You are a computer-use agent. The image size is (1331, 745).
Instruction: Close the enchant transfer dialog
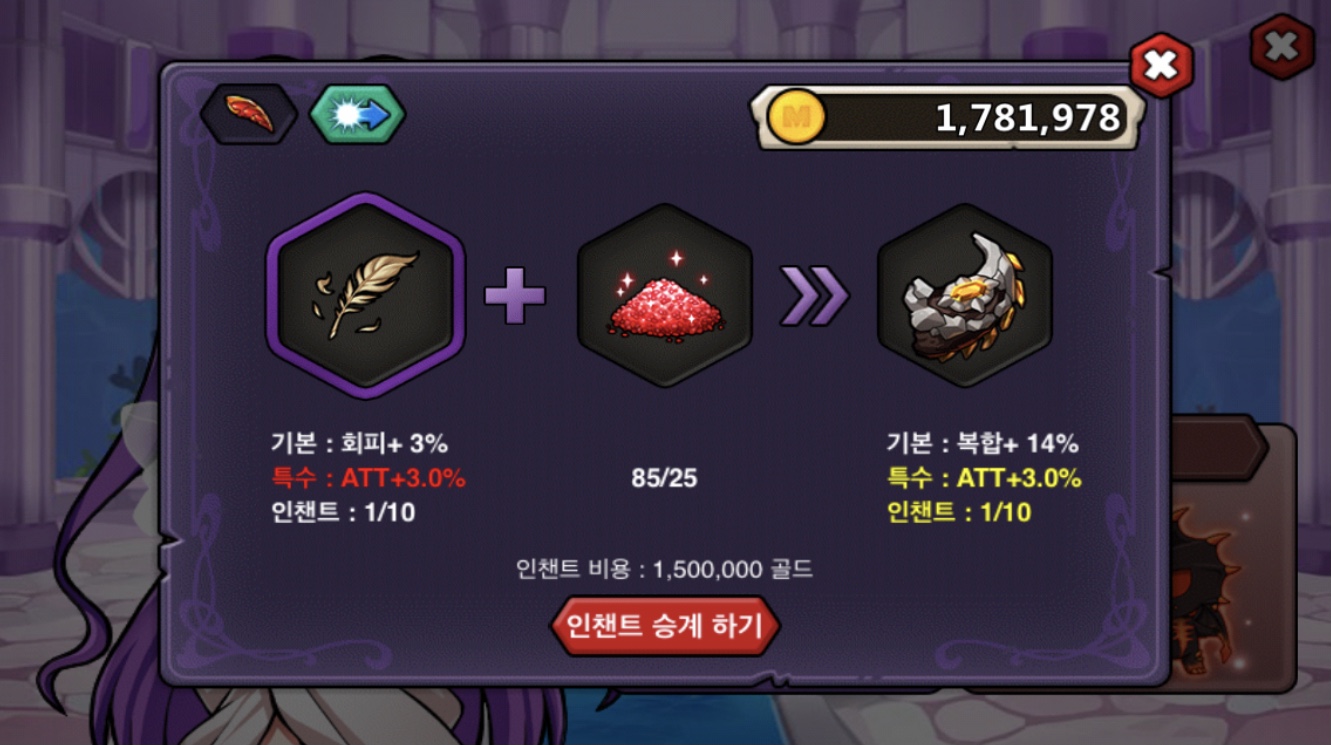[1160, 65]
